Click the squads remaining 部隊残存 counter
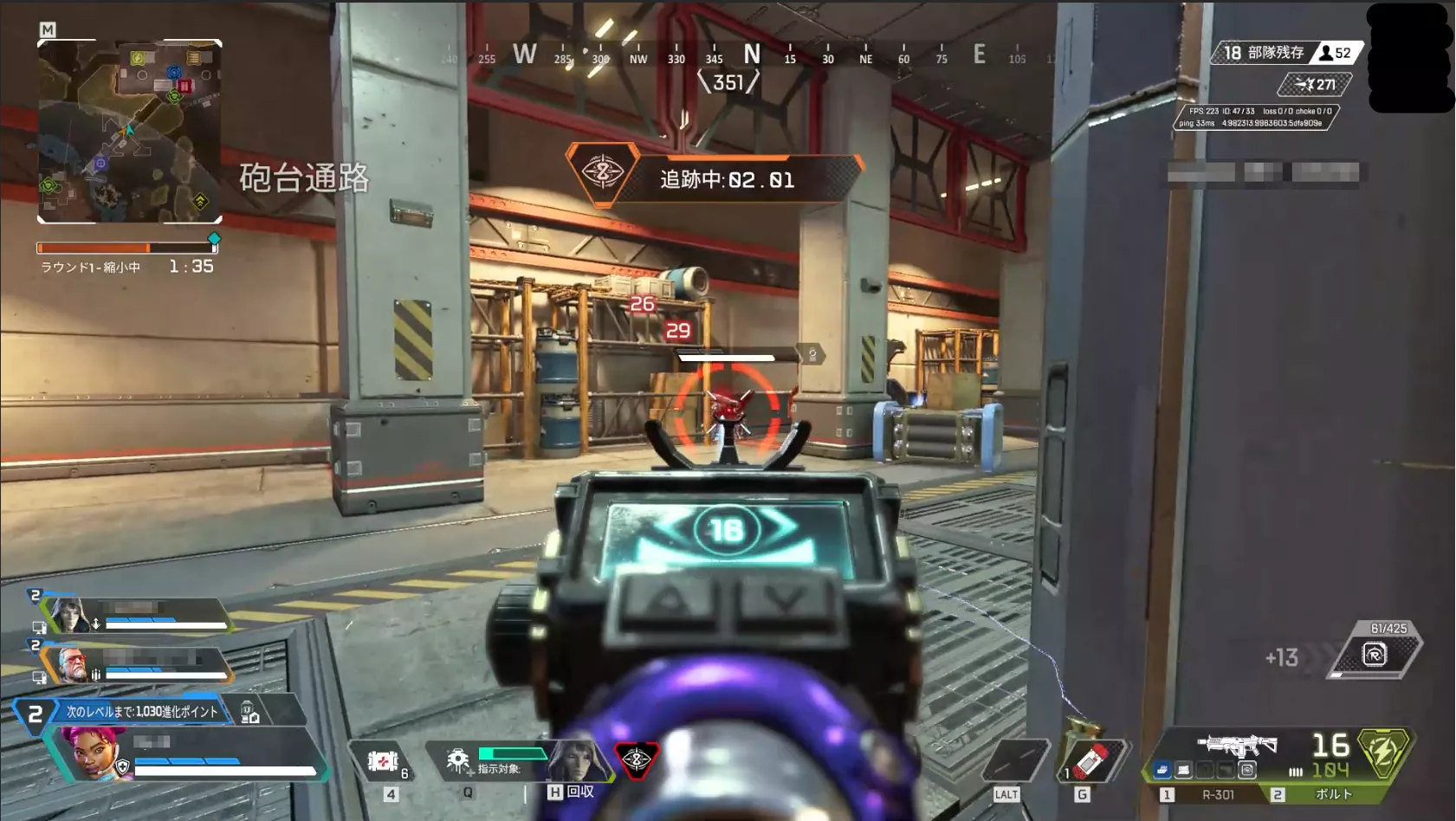Viewport: 1456px width, 821px height. [1263, 53]
